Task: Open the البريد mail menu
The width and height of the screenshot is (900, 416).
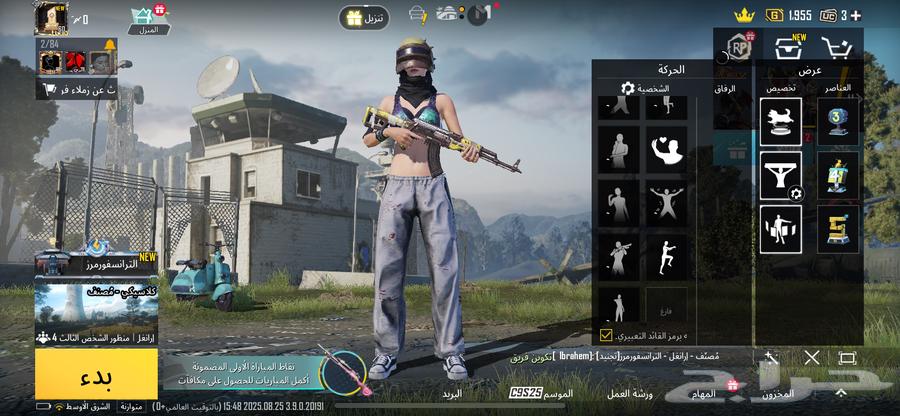Action: pos(452,393)
